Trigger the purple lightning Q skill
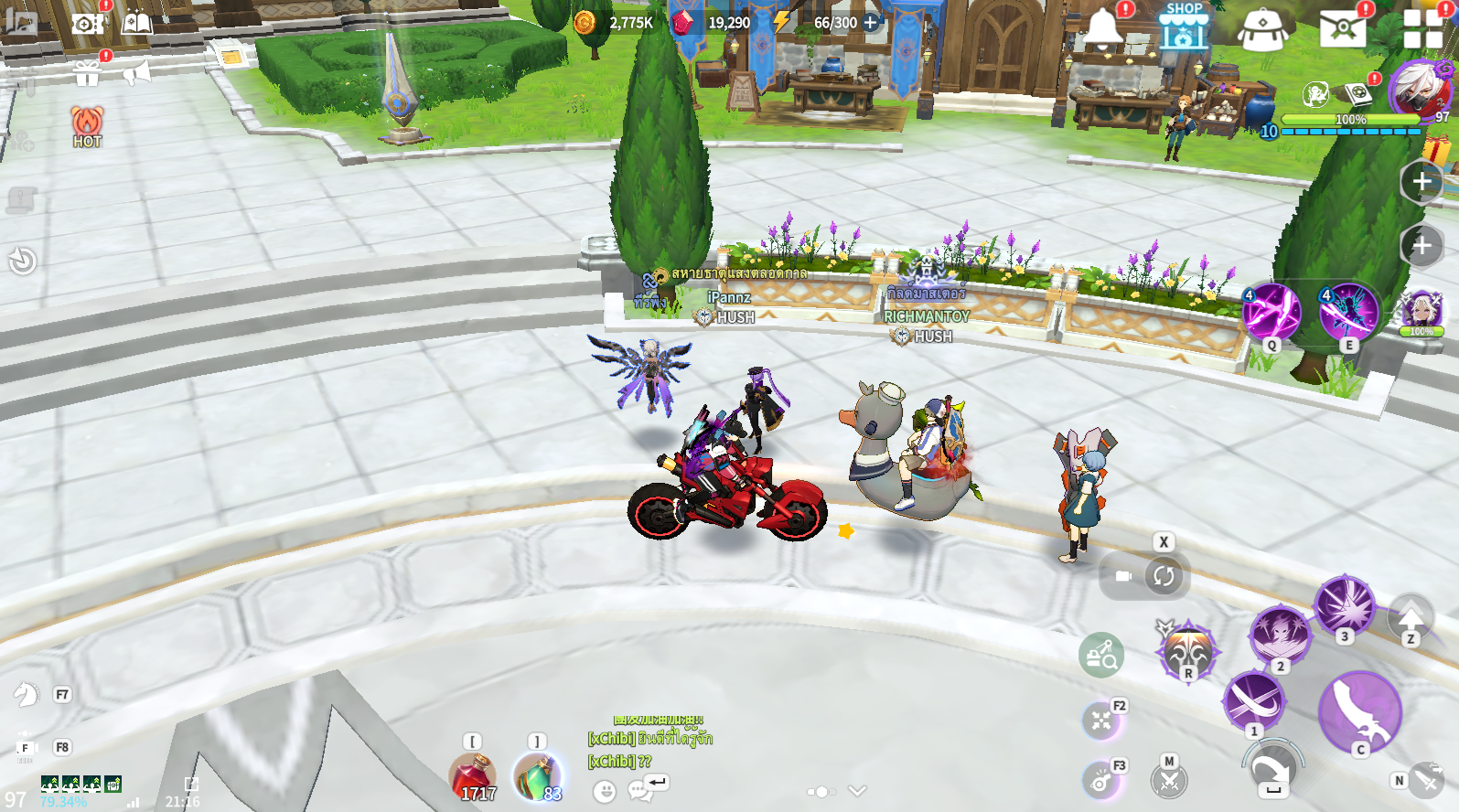The width and height of the screenshot is (1459, 812). (1271, 312)
